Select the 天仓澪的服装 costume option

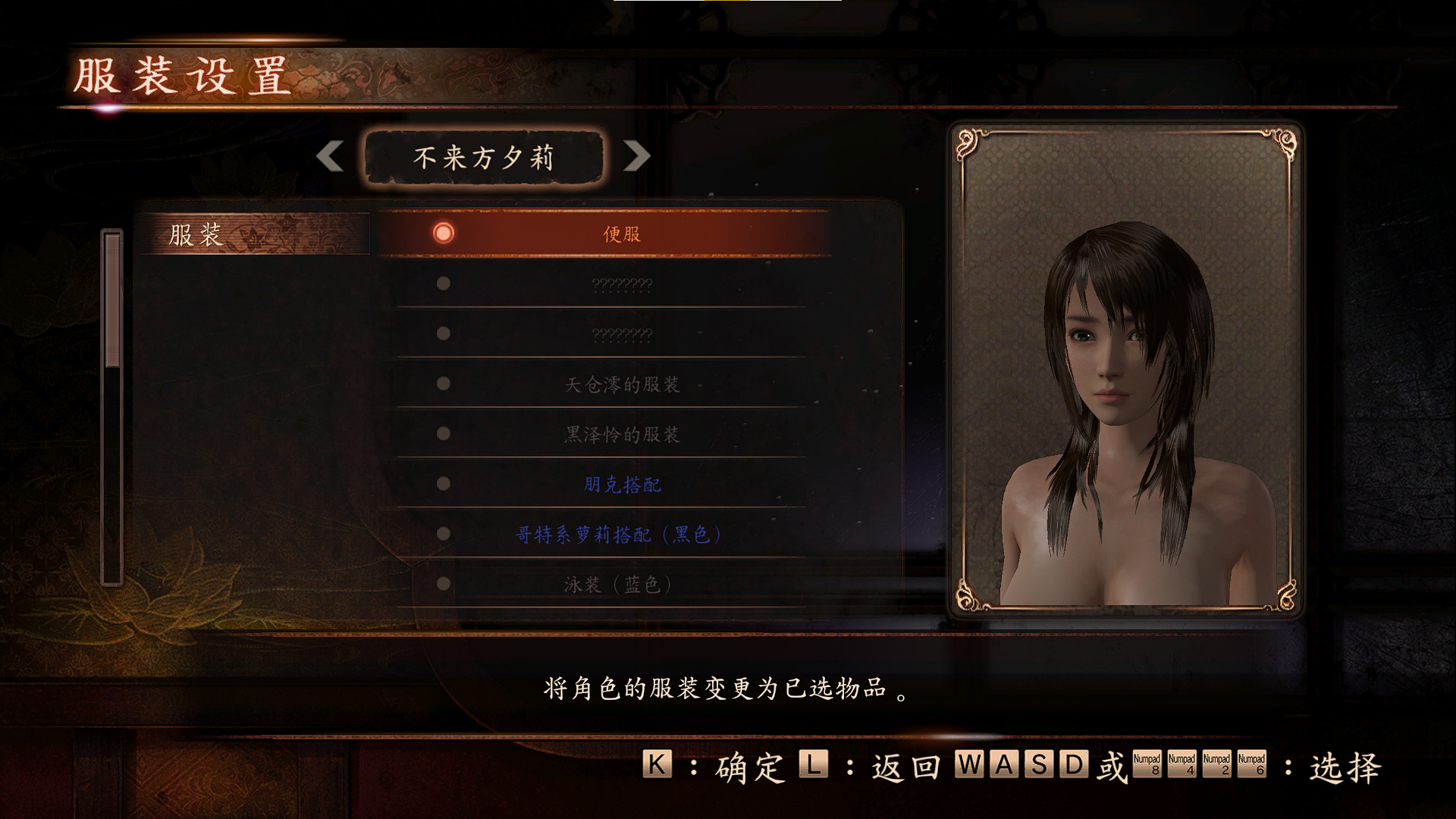(x=622, y=384)
